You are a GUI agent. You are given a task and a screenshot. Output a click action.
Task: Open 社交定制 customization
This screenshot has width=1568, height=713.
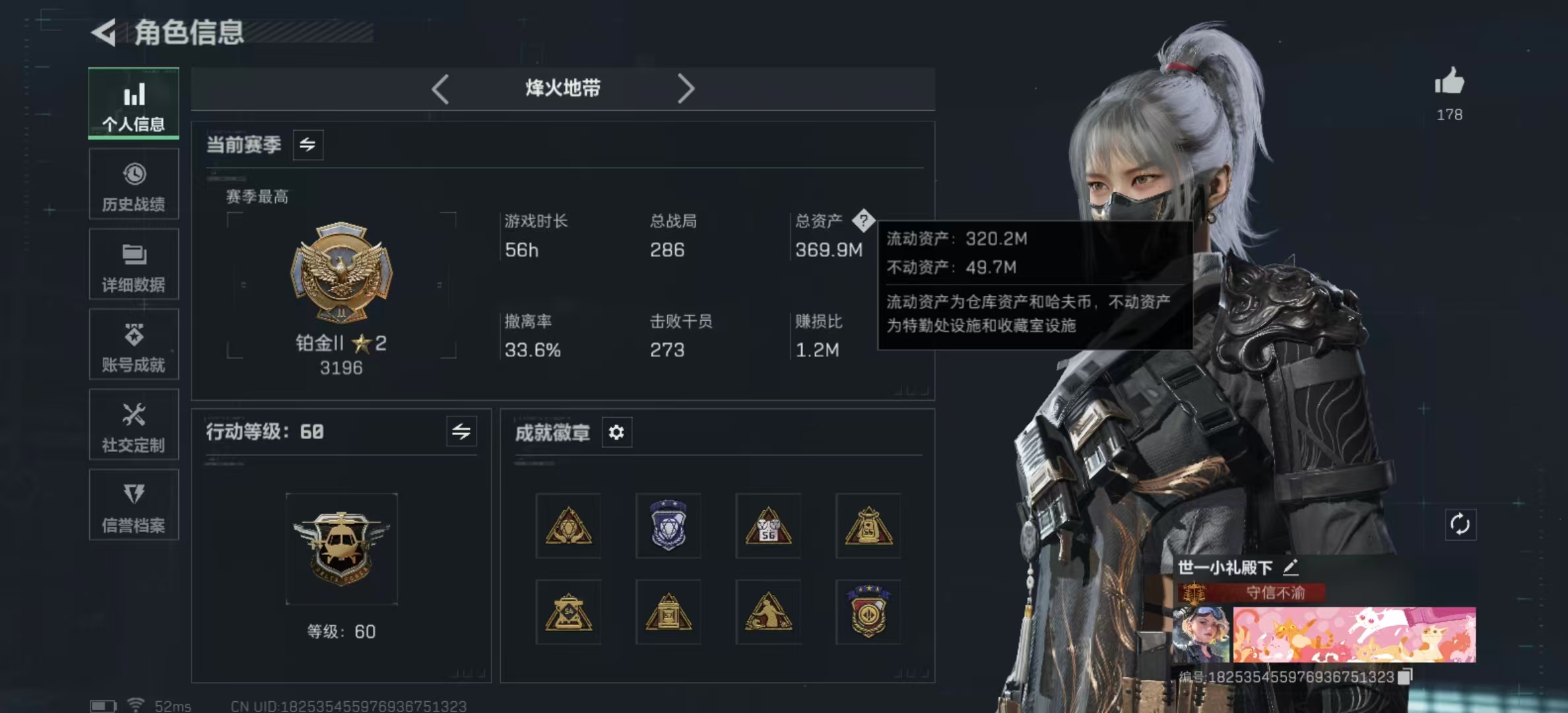pyautogui.click(x=133, y=425)
